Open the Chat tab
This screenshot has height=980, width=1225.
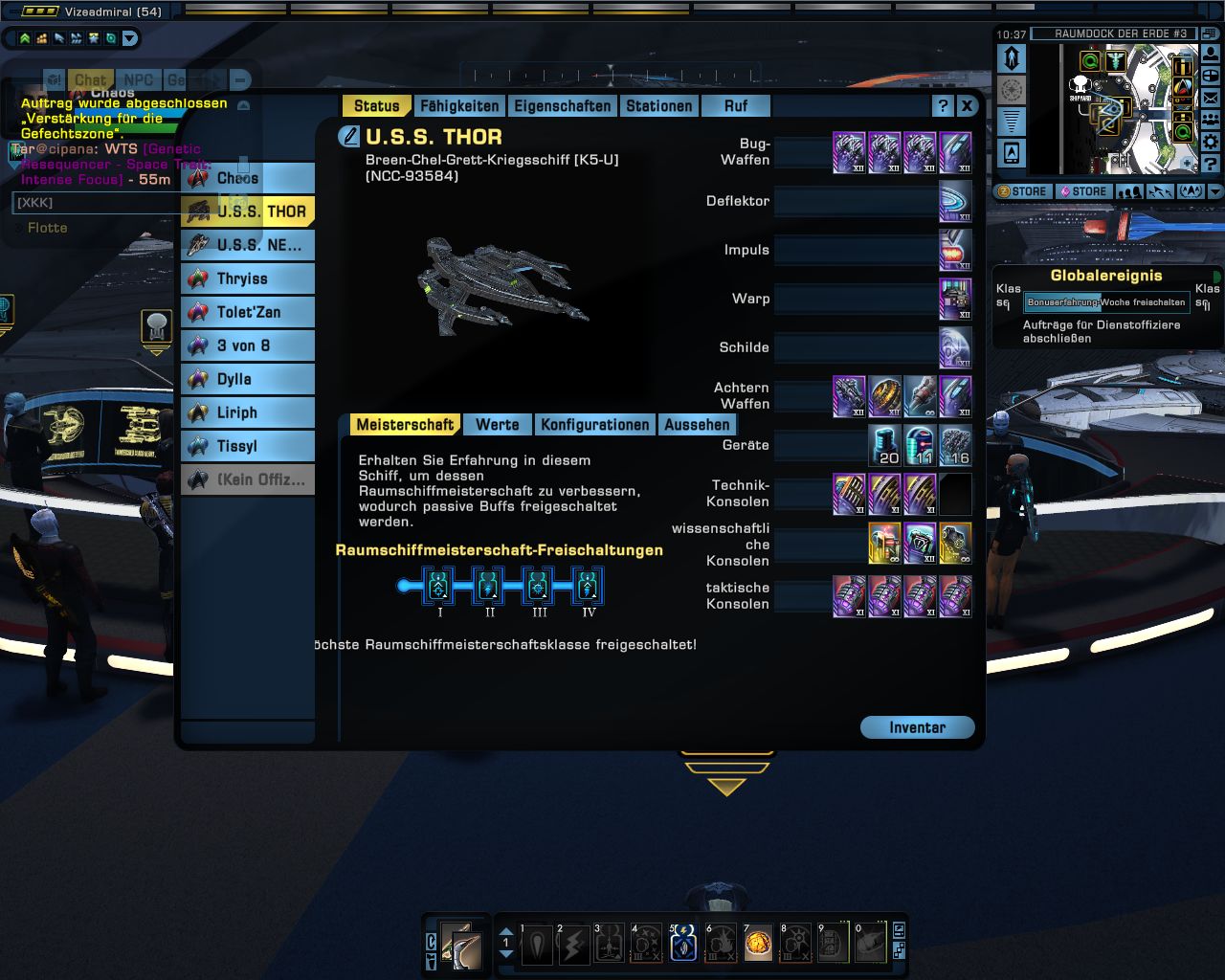(90, 80)
